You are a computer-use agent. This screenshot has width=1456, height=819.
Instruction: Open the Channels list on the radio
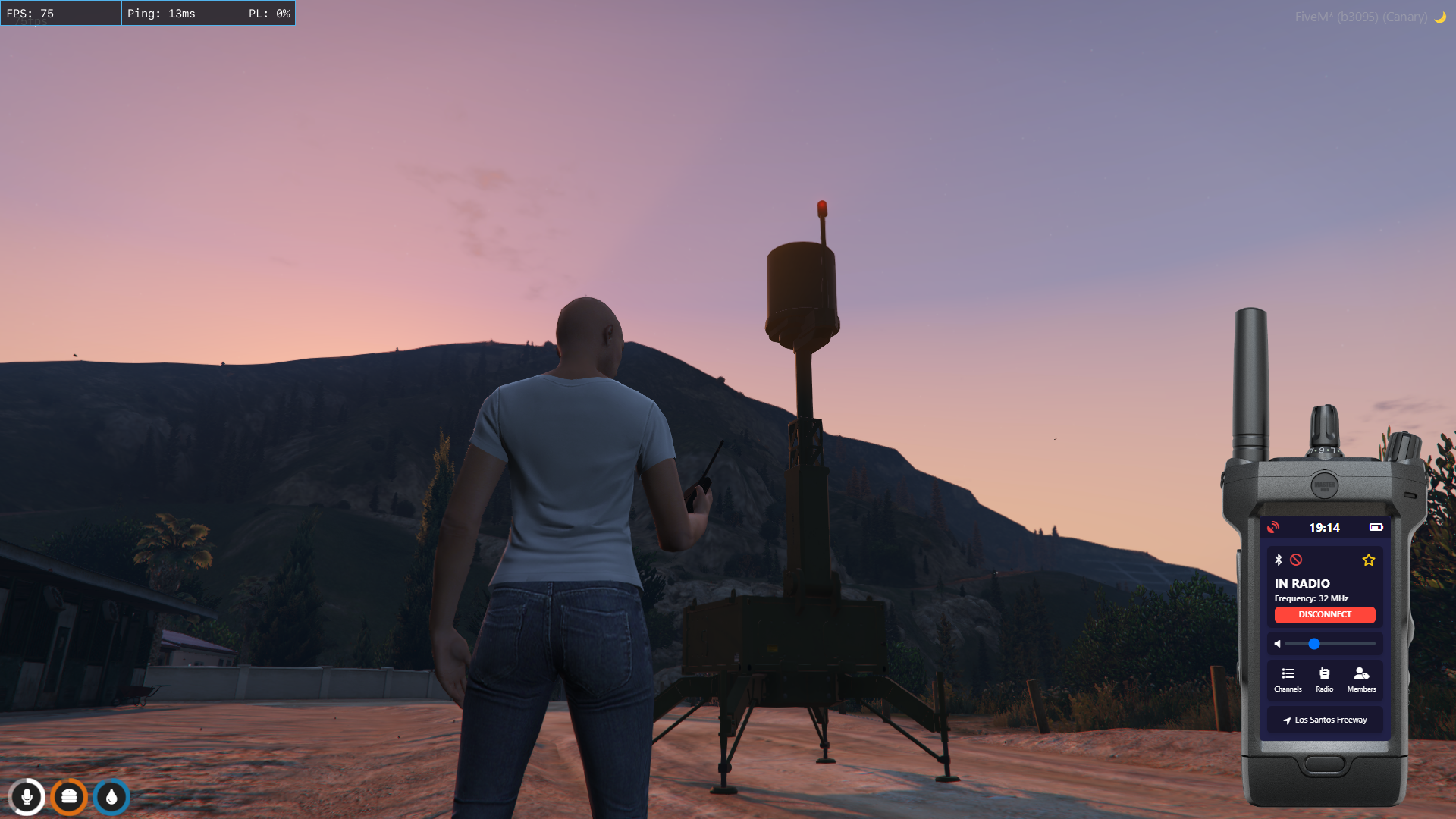tap(1288, 679)
